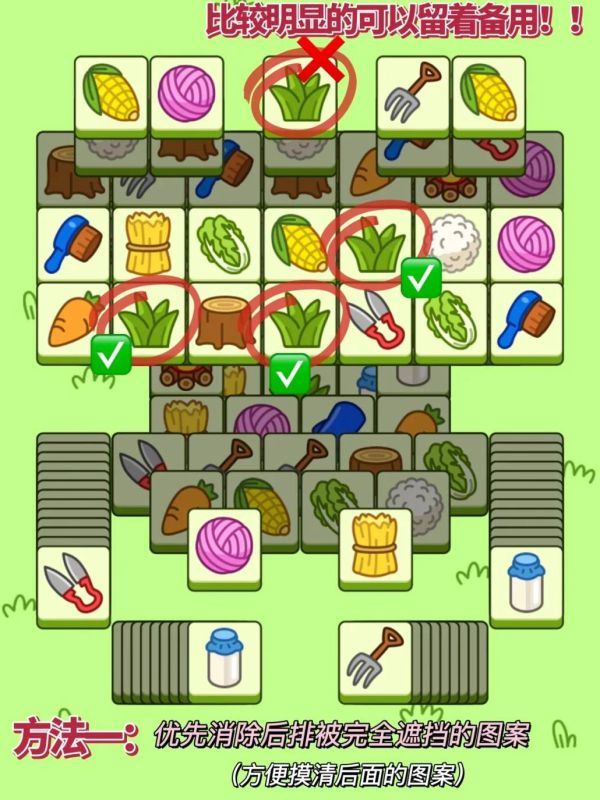Choose the cabbage tile between shears and brush
The image size is (600, 800).
(450, 318)
